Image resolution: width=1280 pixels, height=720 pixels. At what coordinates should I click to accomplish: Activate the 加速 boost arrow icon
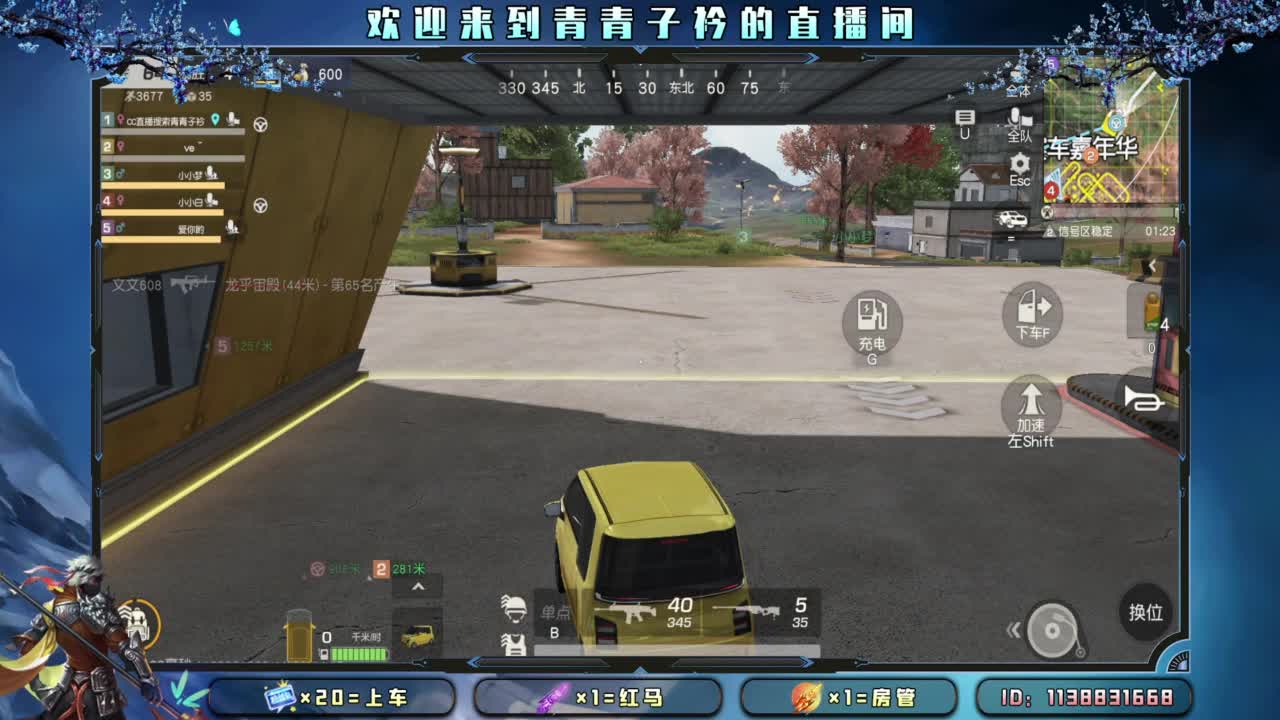1030,410
